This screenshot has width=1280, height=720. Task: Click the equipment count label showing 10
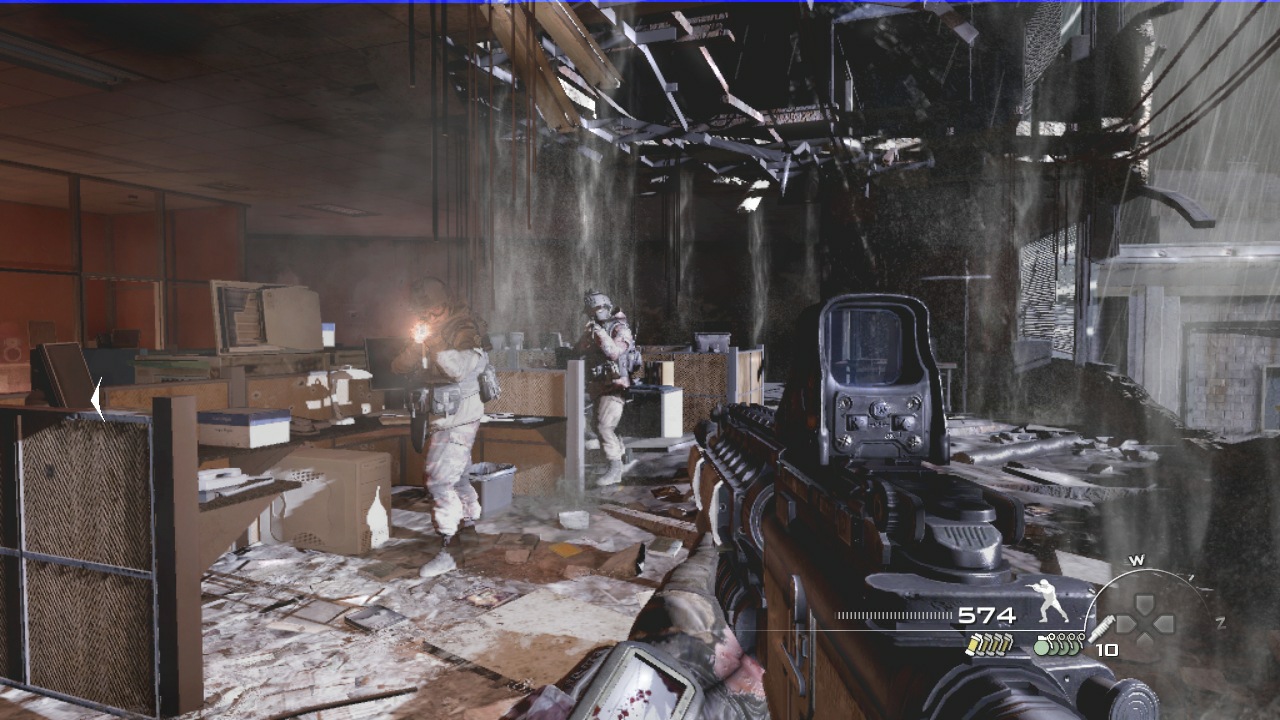point(1109,649)
